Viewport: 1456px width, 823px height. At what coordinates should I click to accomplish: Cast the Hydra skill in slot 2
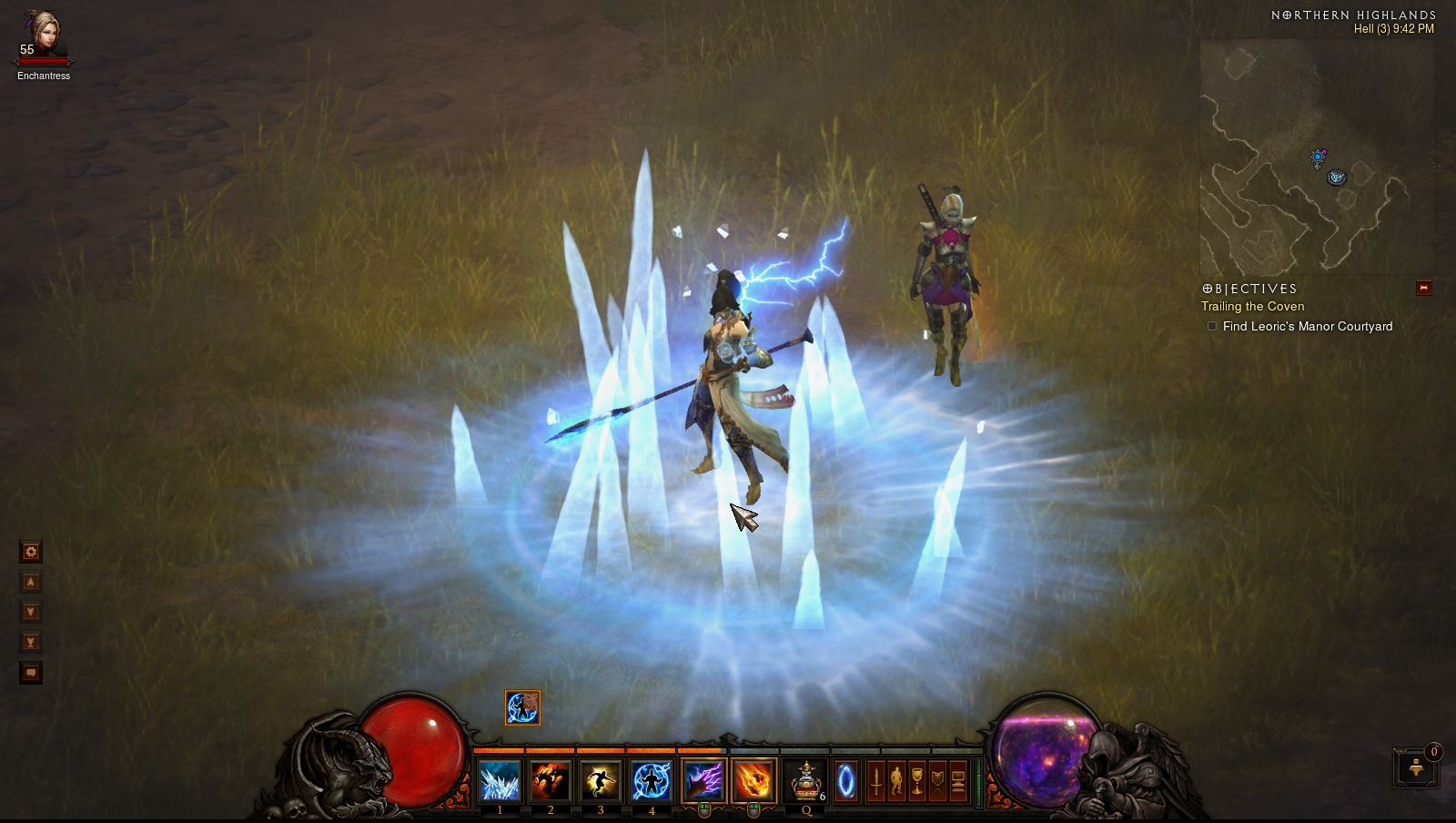pyautogui.click(x=550, y=781)
